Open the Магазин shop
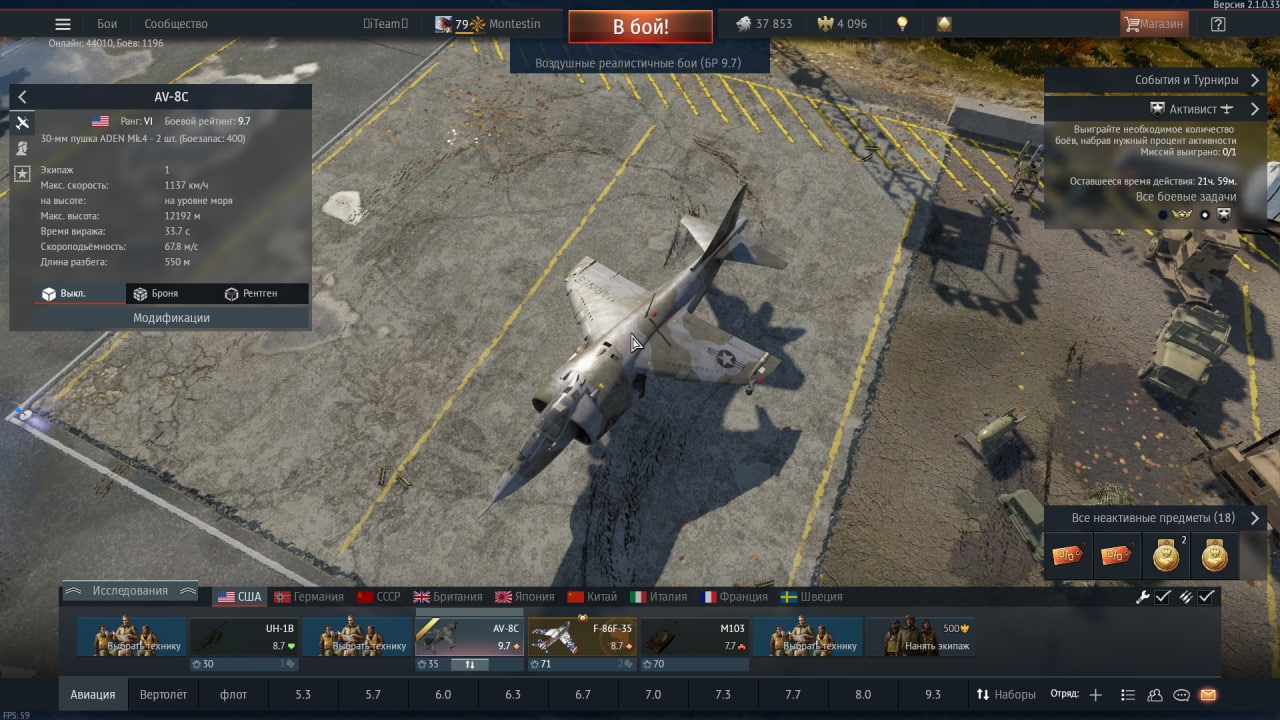The width and height of the screenshot is (1280, 720). (x=1154, y=24)
